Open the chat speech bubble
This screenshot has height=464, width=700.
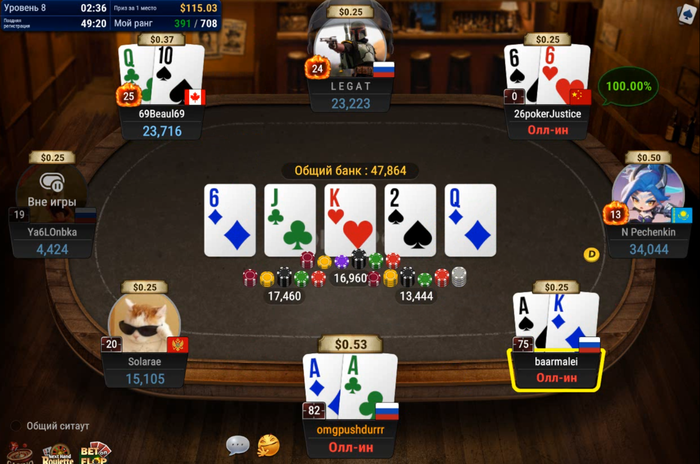pos(237,444)
